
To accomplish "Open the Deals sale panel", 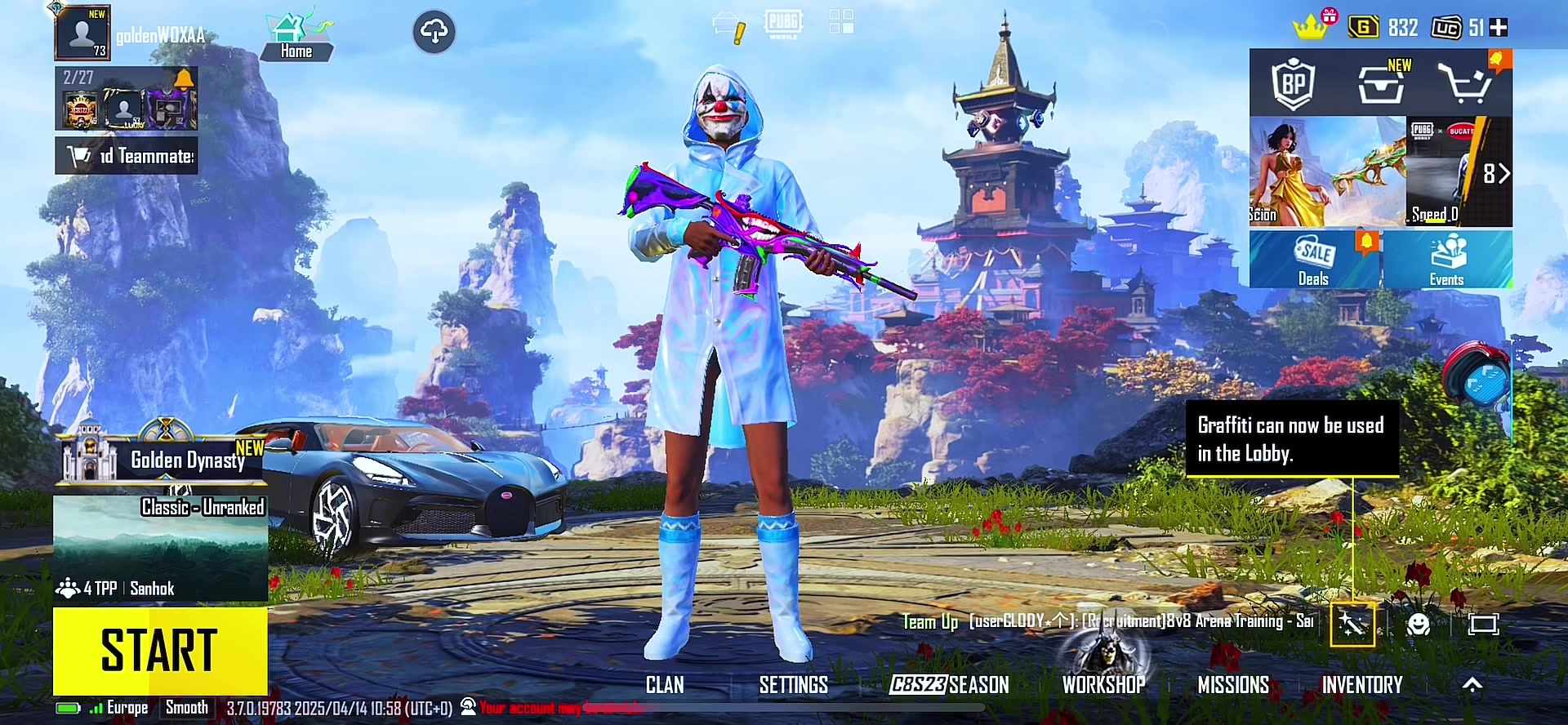I will coord(1314,260).
